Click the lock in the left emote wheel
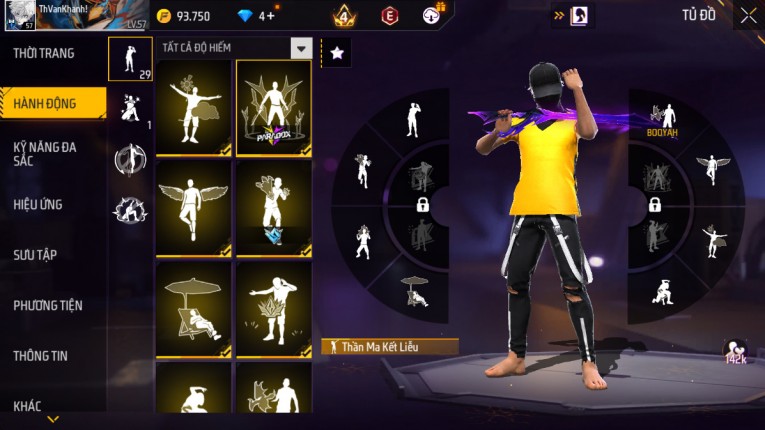Screen dimensions: 765x430 (423, 205)
